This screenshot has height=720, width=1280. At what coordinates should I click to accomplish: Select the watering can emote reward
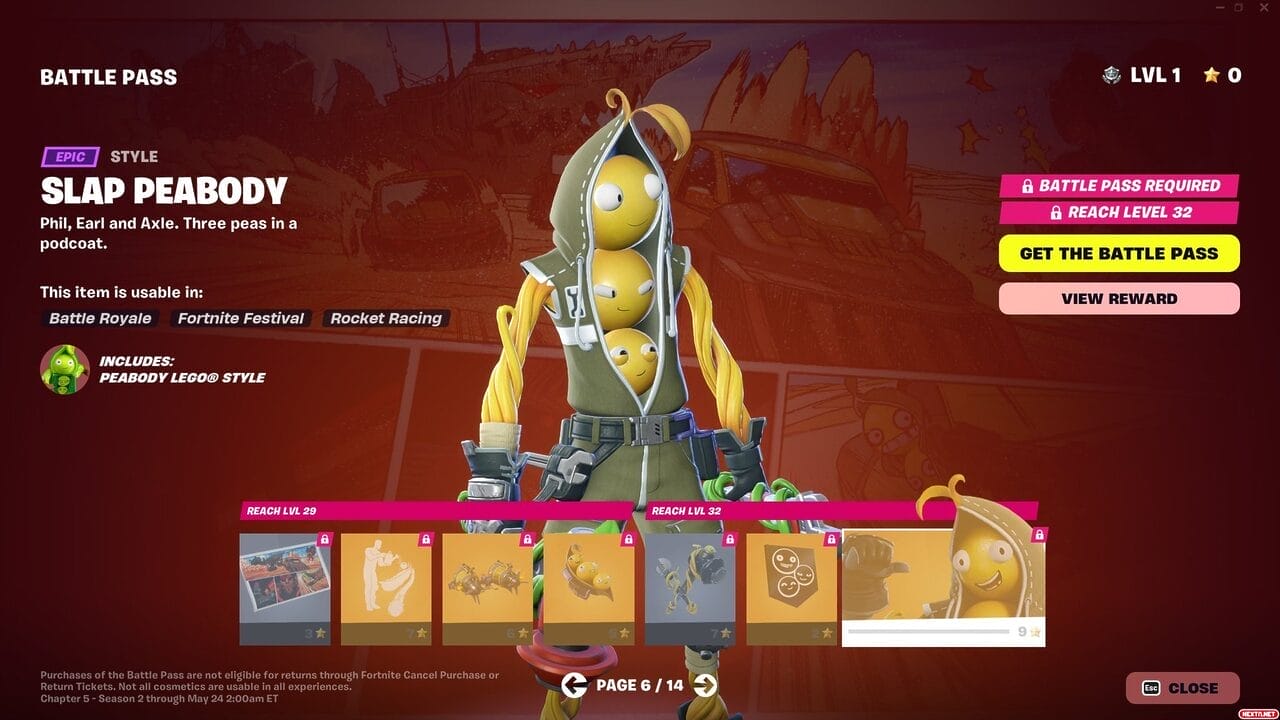point(386,588)
